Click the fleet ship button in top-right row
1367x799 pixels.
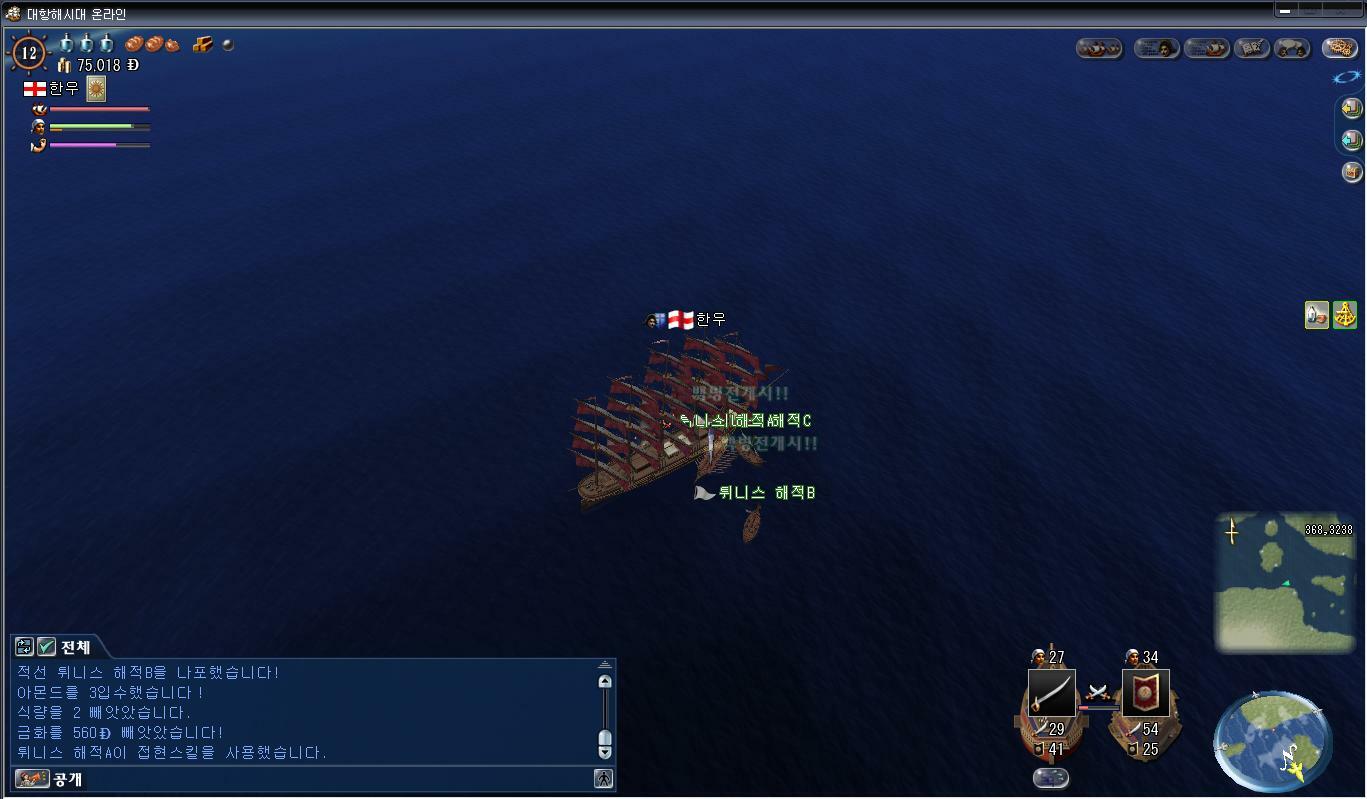(x=1207, y=48)
